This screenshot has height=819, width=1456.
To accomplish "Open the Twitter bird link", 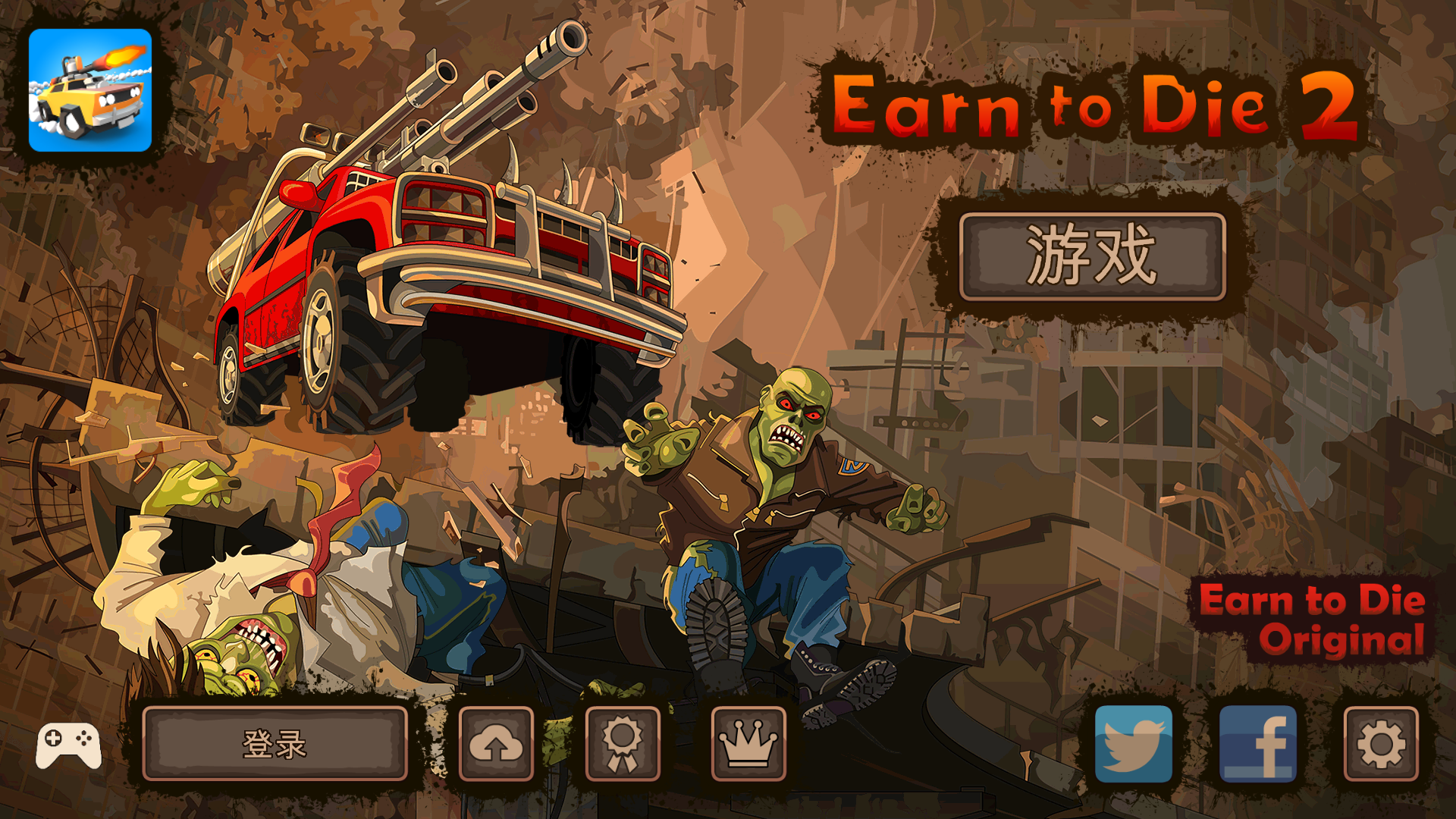I will tap(1134, 744).
